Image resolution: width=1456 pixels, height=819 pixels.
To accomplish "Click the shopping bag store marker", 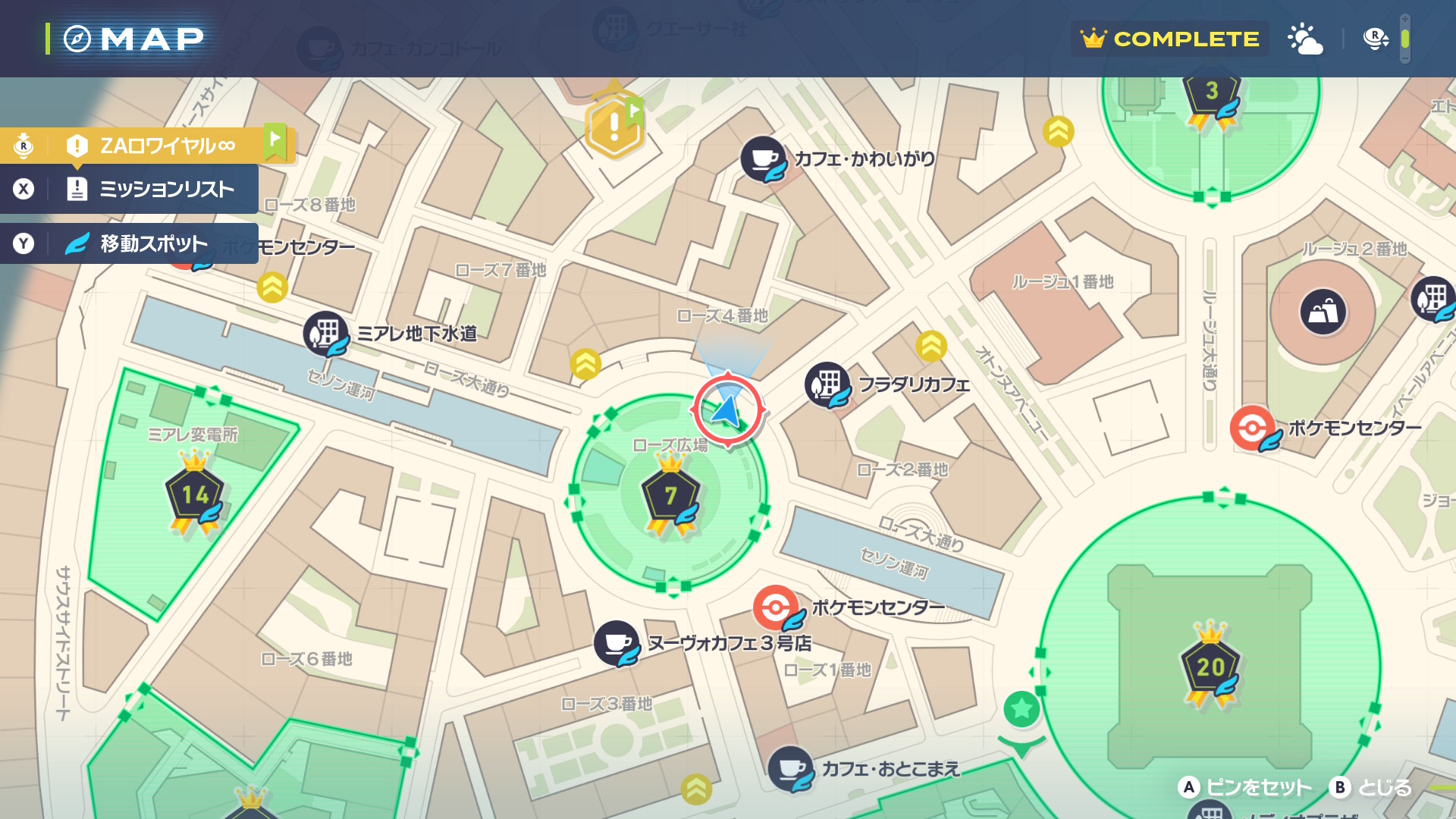I will 1323,311.
